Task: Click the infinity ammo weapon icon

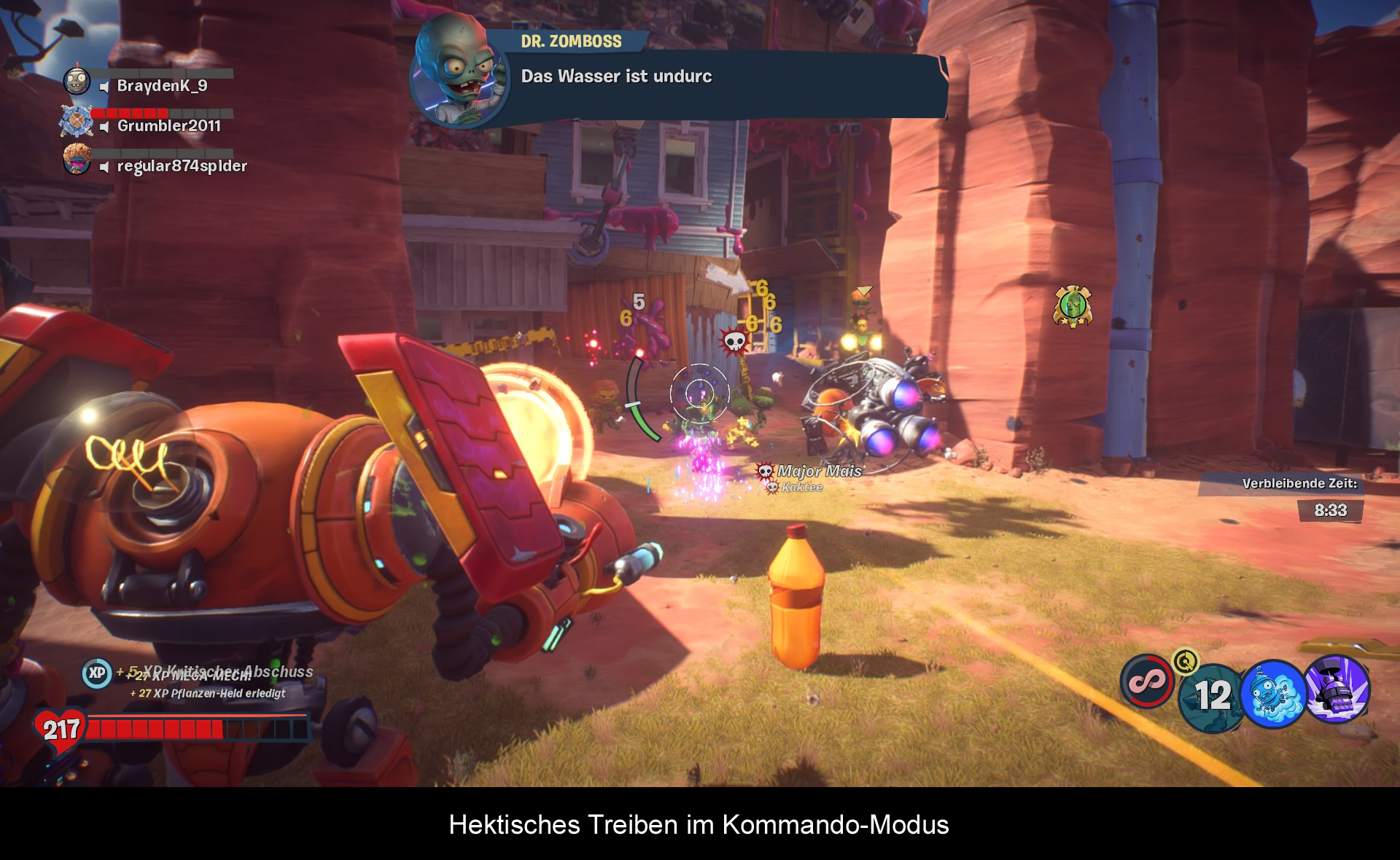Action: point(1146,681)
